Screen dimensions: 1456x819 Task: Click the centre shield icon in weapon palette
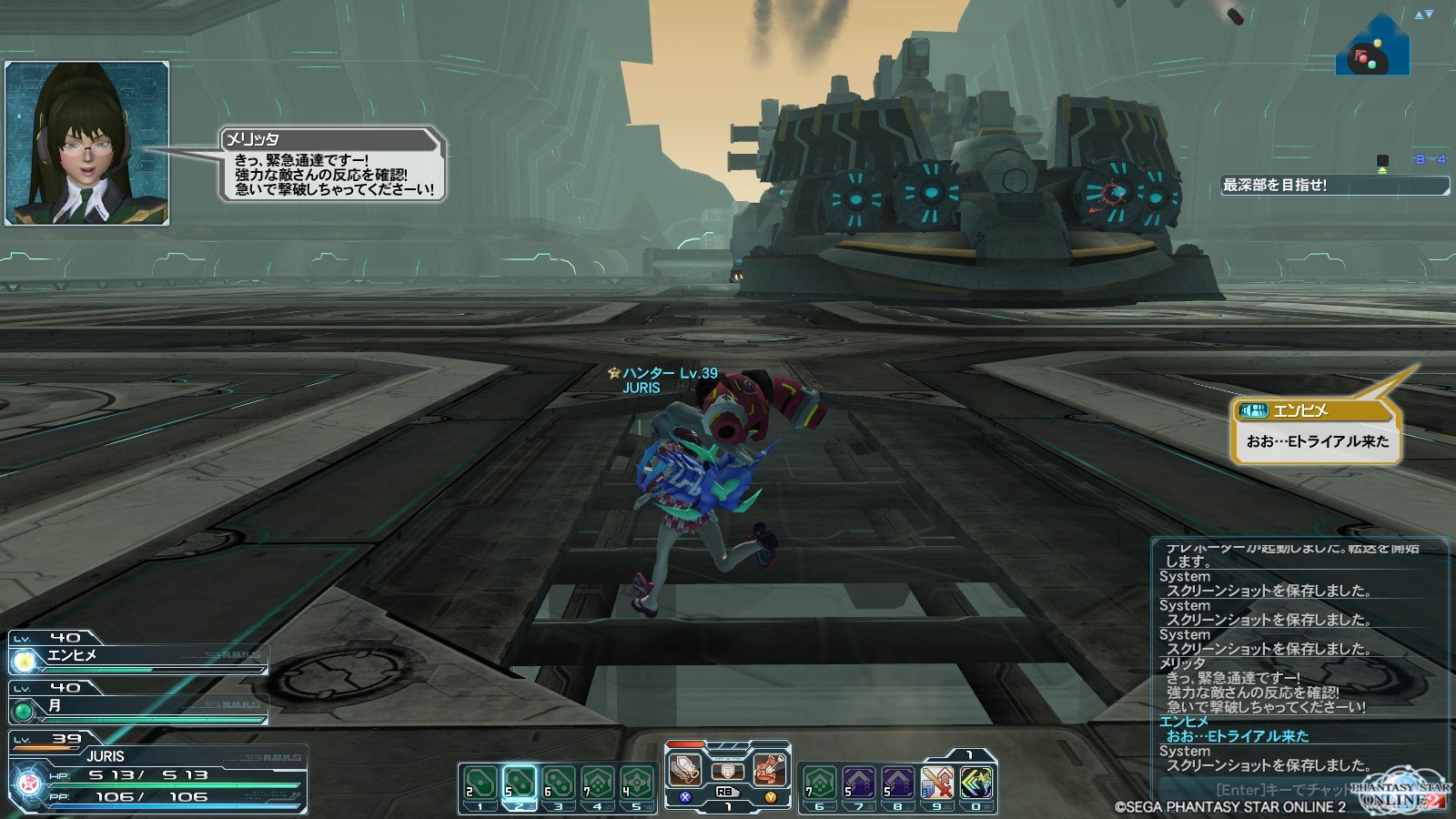point(727,772)
